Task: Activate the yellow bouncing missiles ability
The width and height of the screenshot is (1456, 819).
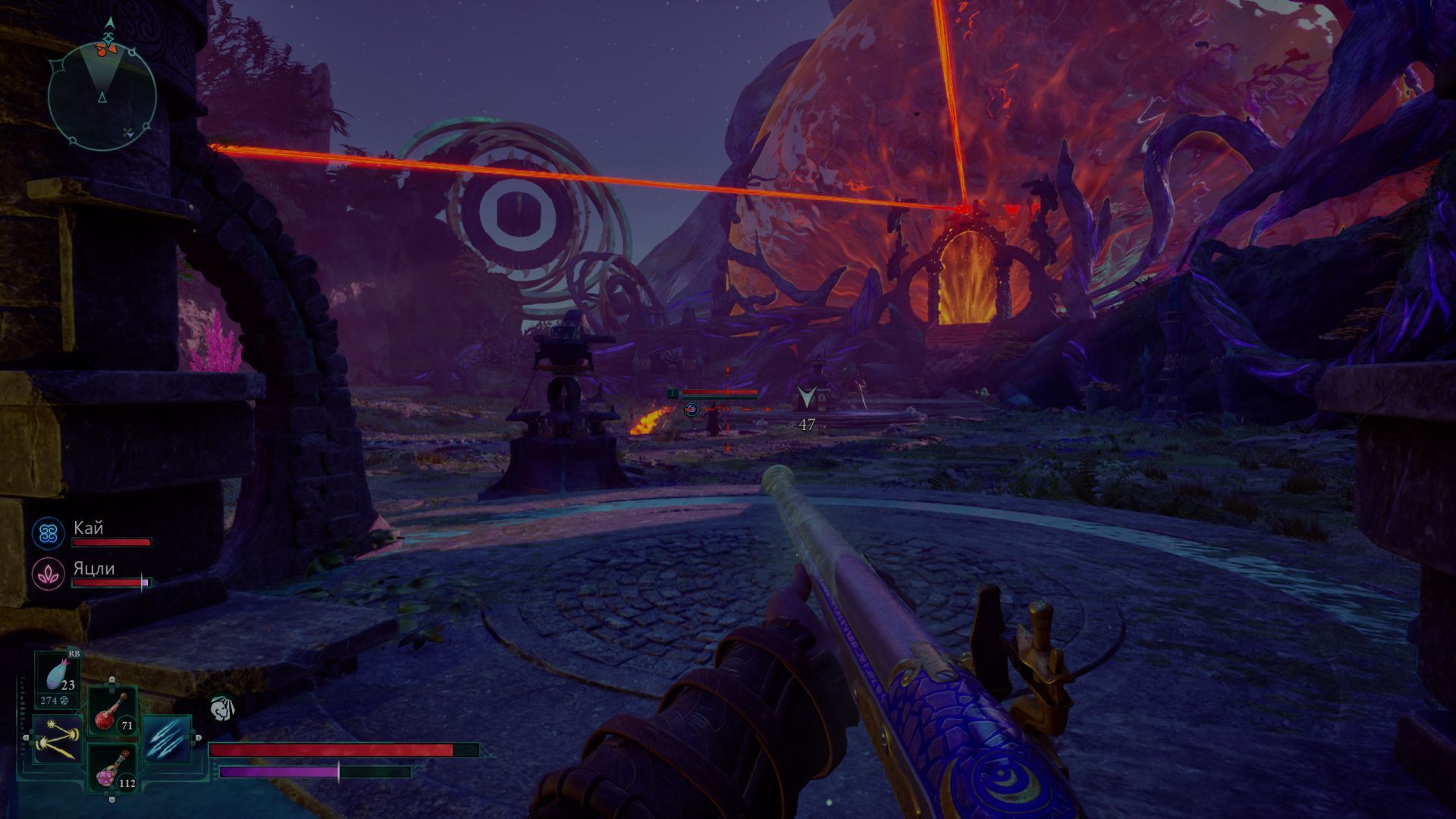Action: click(x=57, y=738)
